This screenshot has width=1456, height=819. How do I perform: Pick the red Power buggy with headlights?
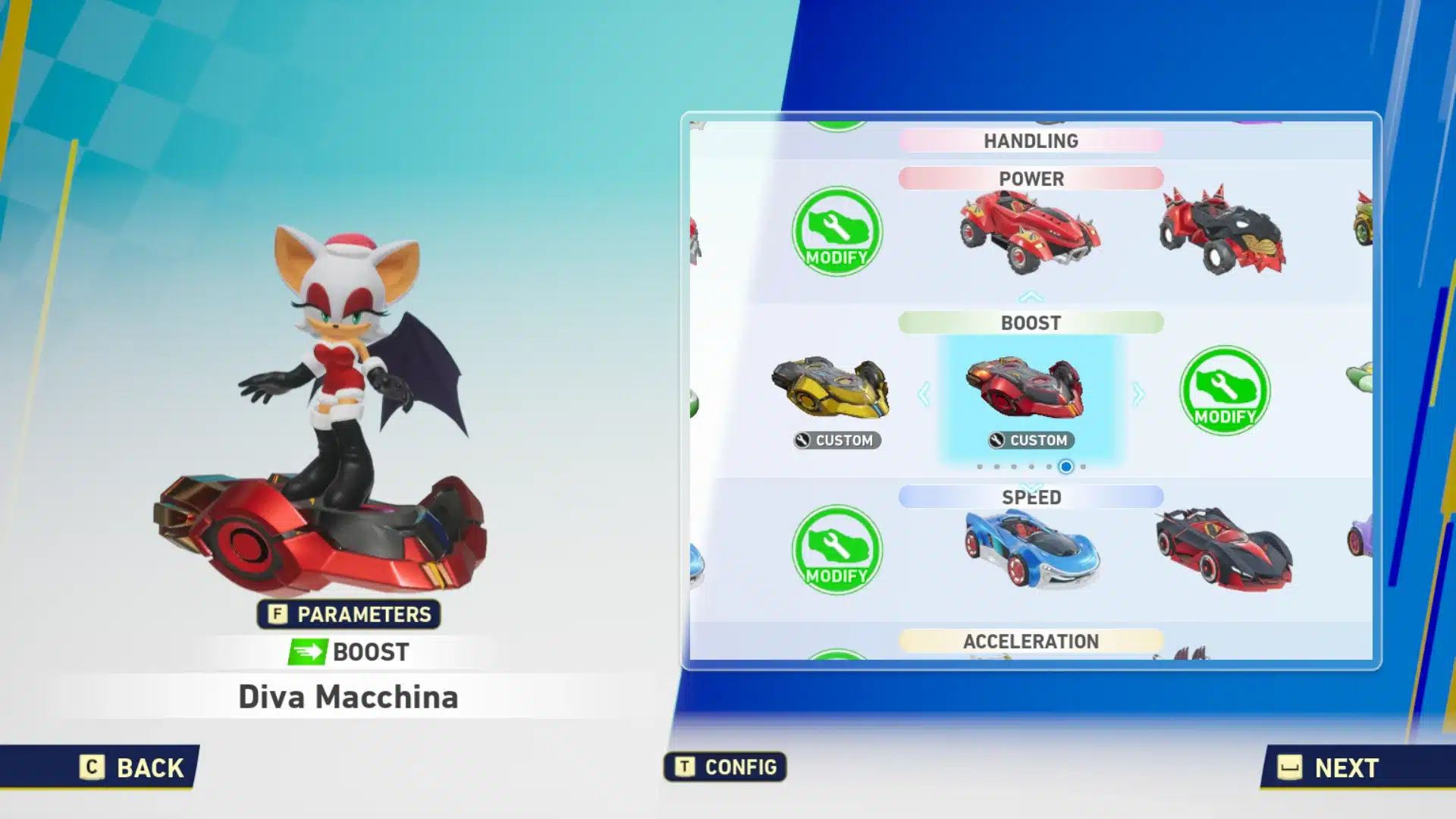point(1029,231)
